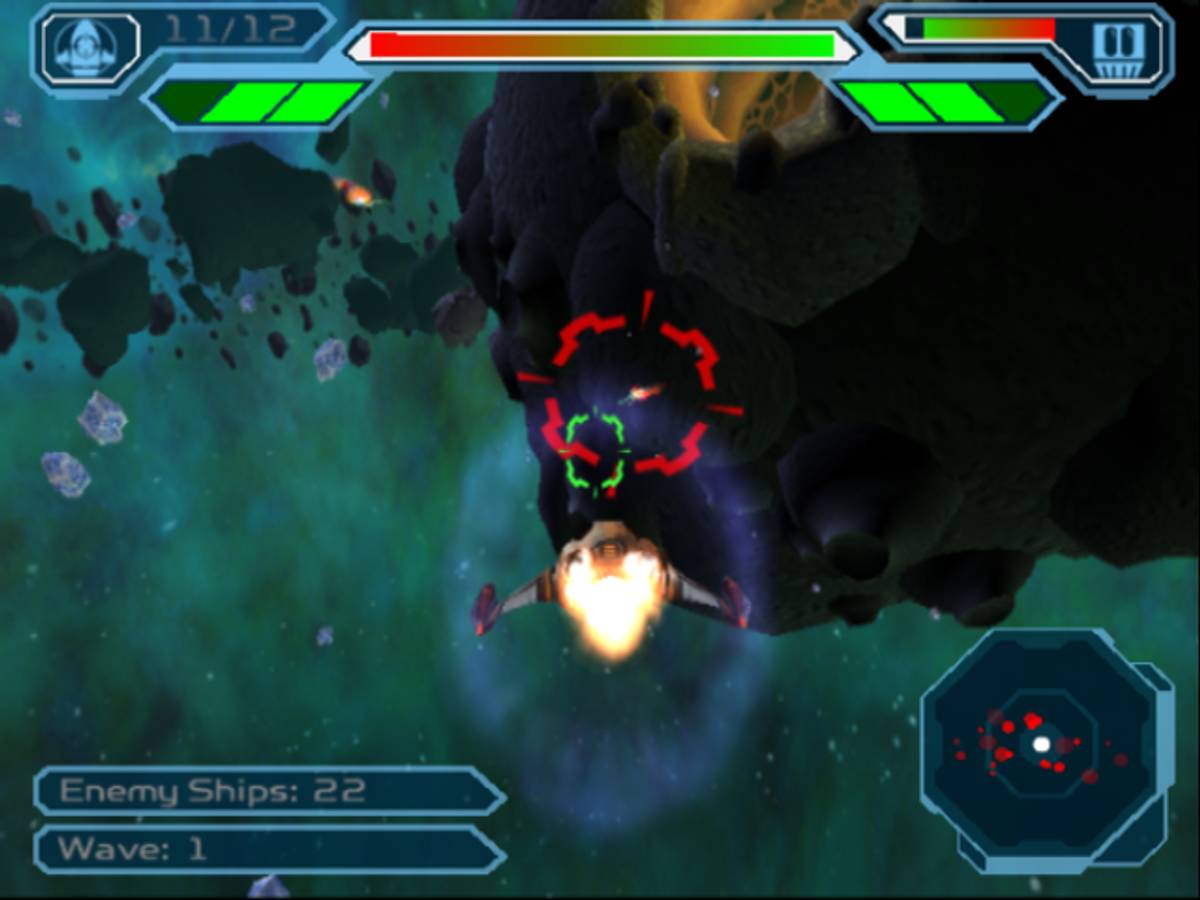Click the octagonal radar minimap
The width and height of the screenshot is (1200, 900).
1041,745
